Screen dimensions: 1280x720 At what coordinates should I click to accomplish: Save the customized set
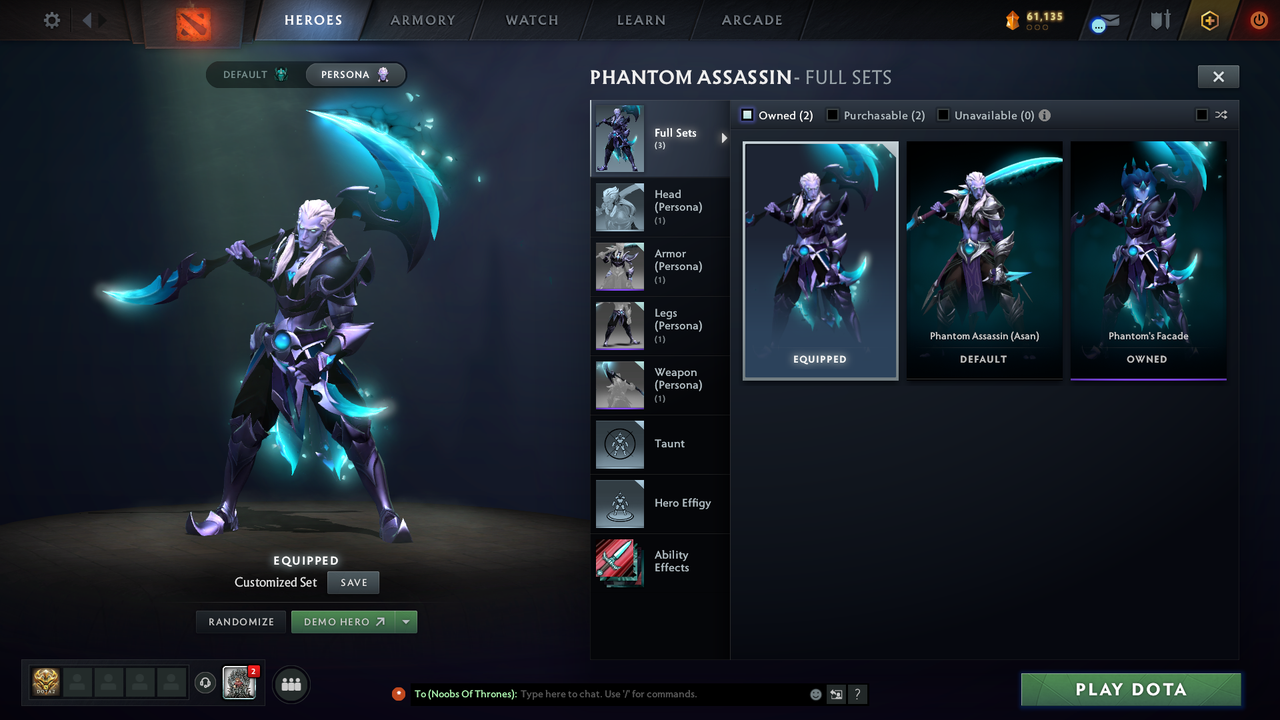tap(353, 582)
